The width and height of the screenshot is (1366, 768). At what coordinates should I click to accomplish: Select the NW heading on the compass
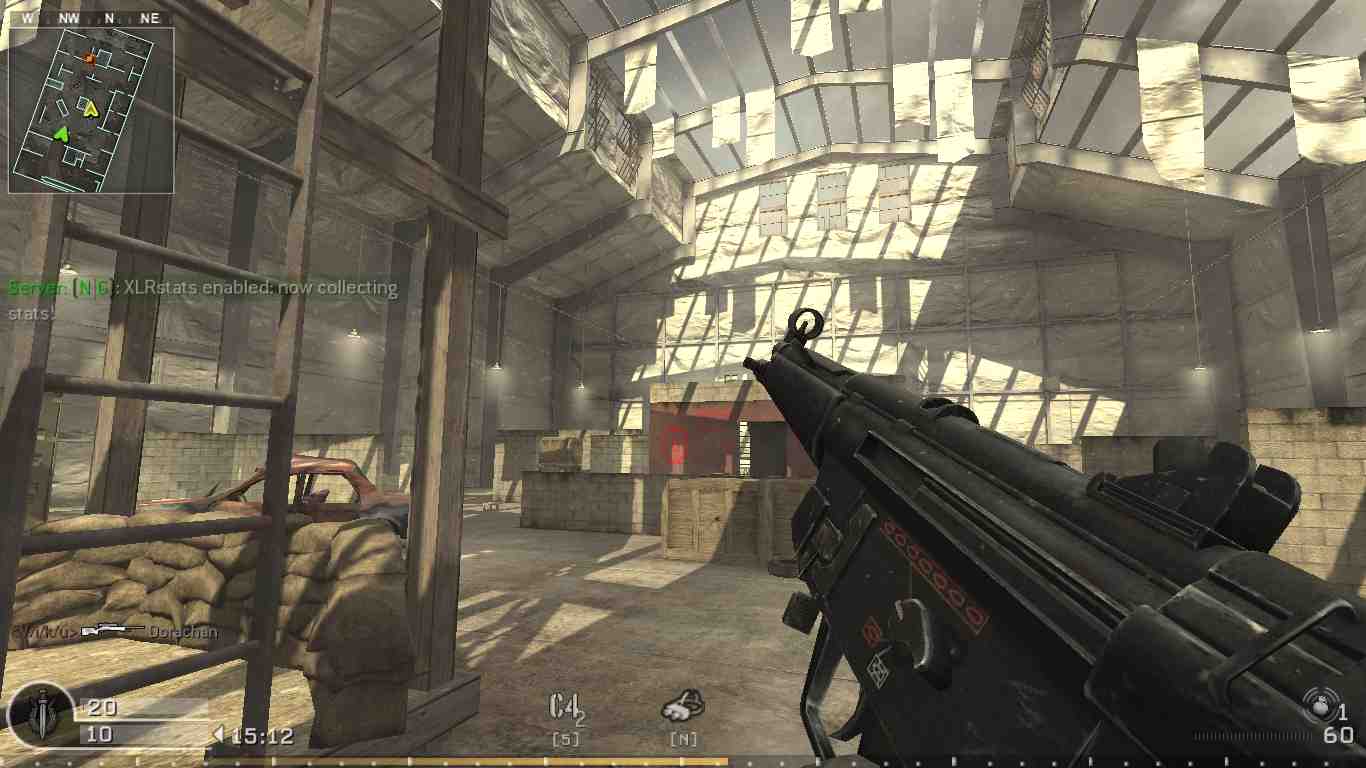pos(69,17)
